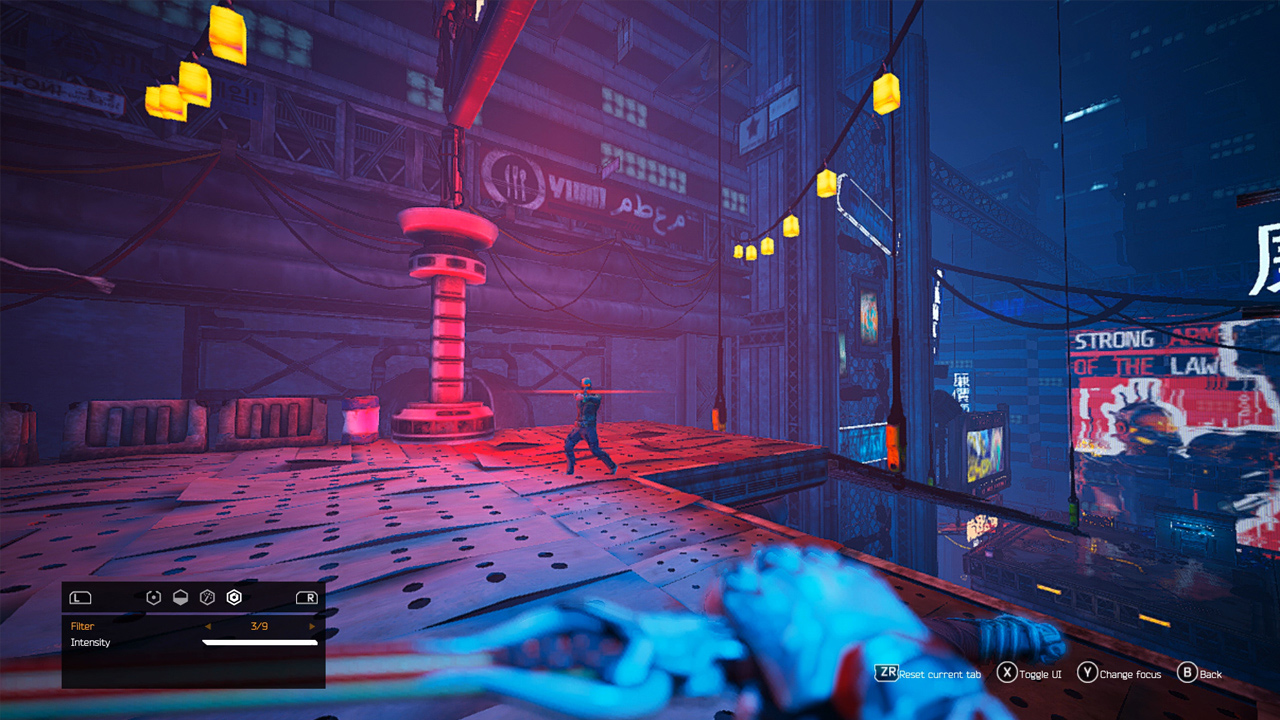Select the camera settings tab icon

pyautogui.click(x=154, y=597)
